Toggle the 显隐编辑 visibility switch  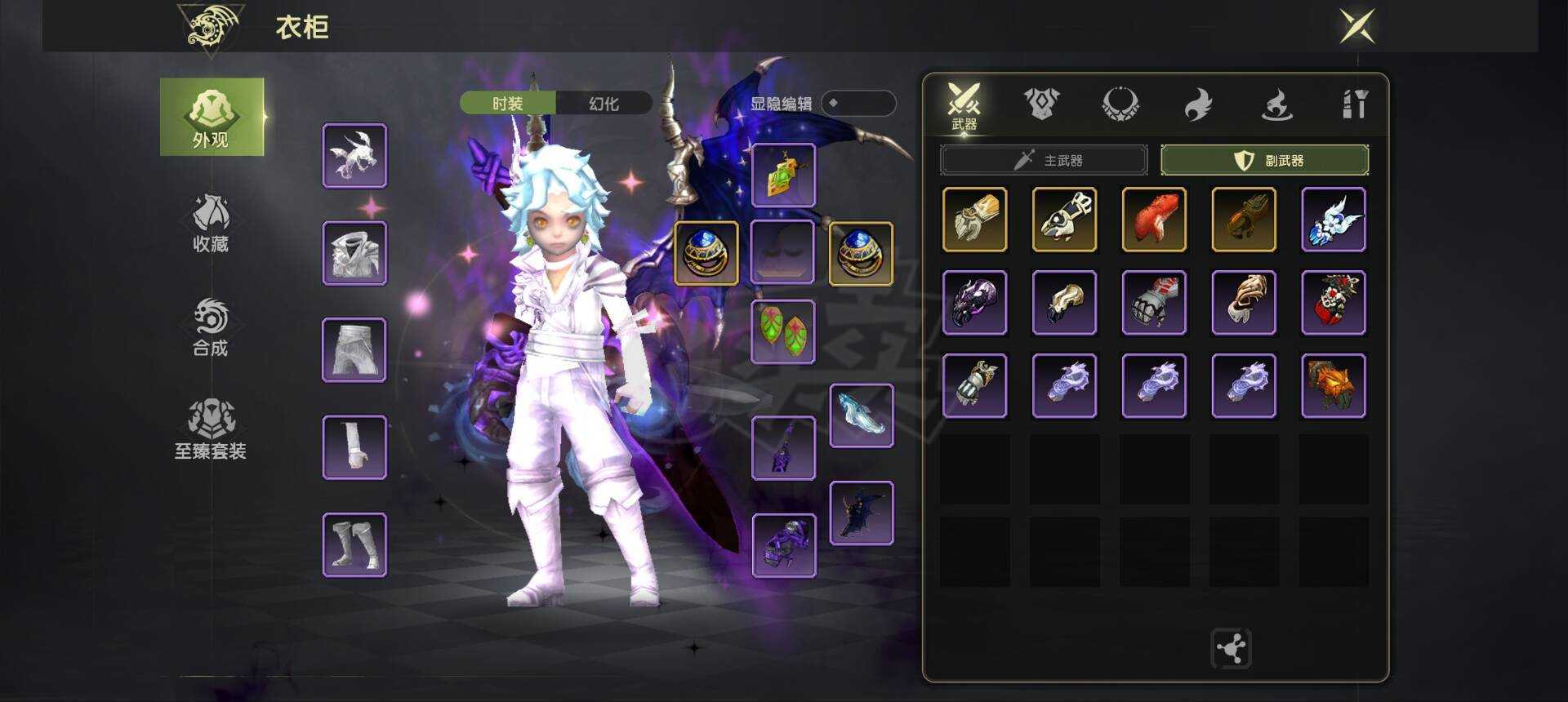[857, 104]
